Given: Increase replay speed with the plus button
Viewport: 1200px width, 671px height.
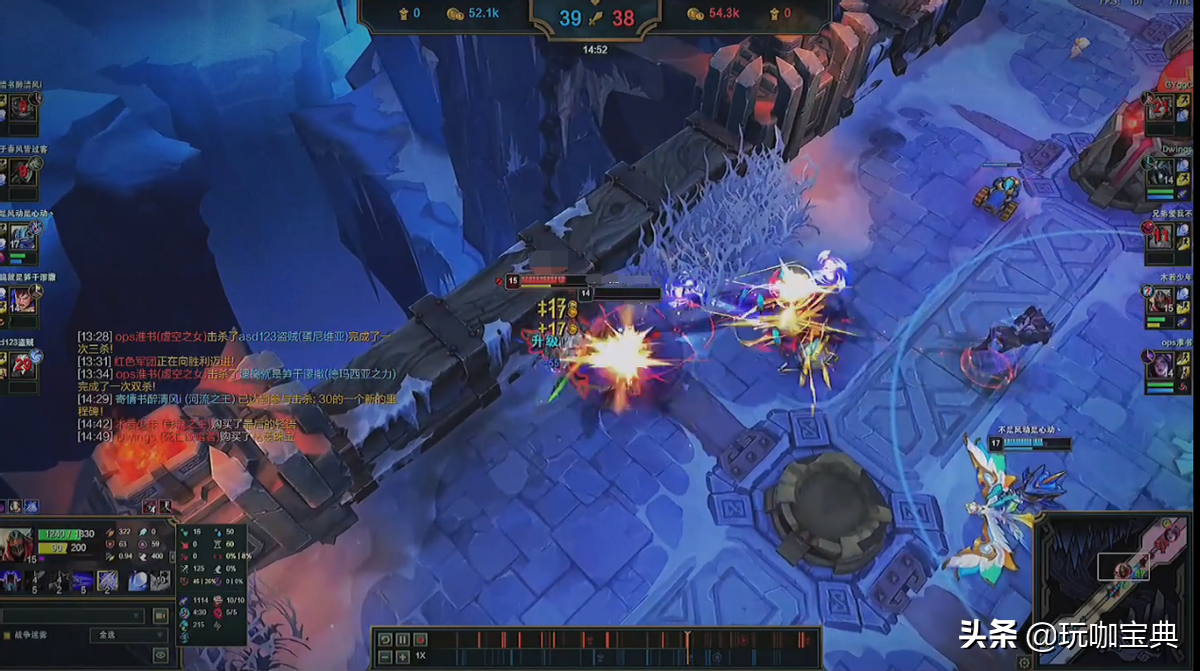Looking at the screenshot, I should coord(402,656).
